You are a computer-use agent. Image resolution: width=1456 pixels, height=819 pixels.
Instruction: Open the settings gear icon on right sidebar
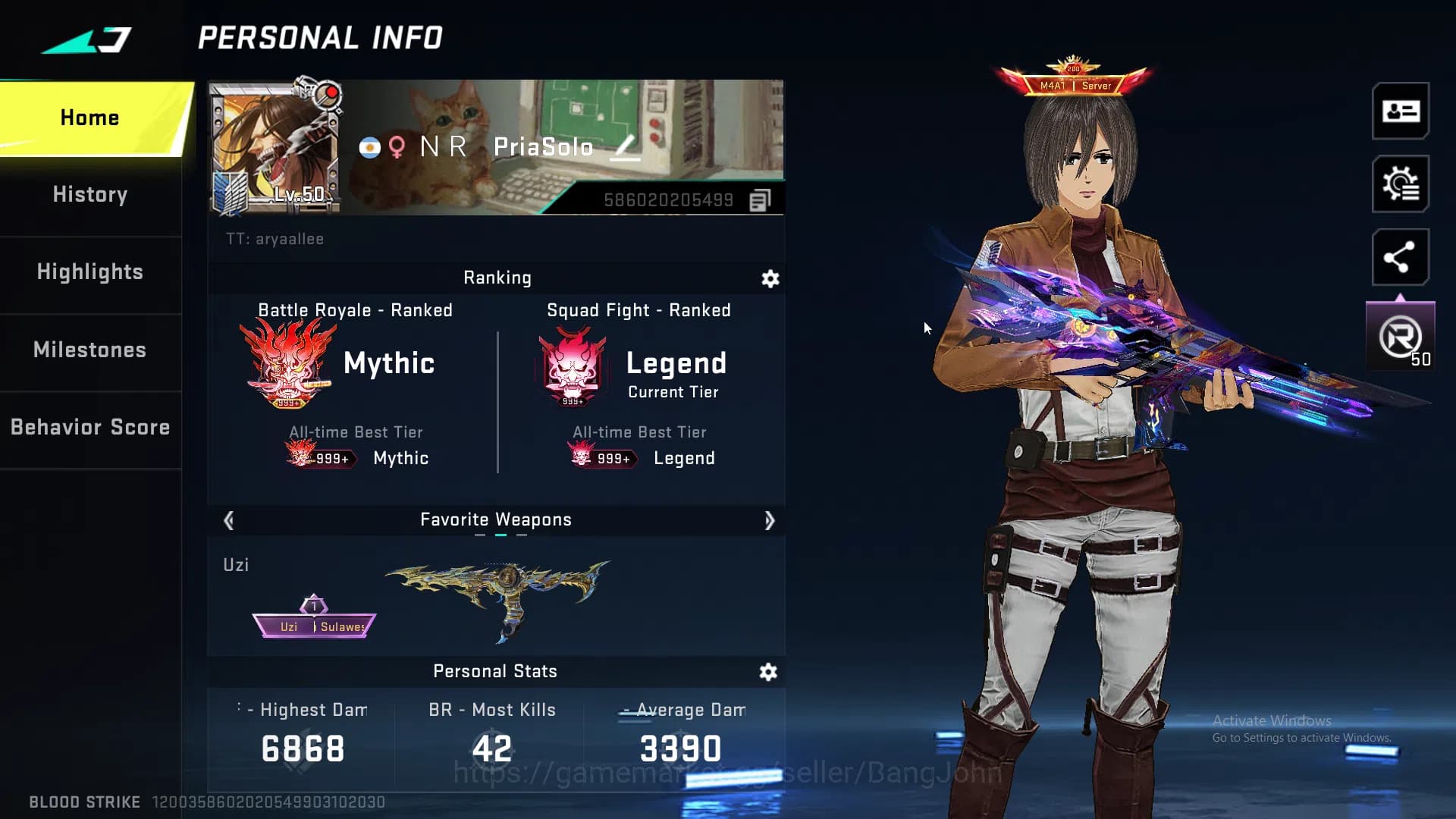1401,184
